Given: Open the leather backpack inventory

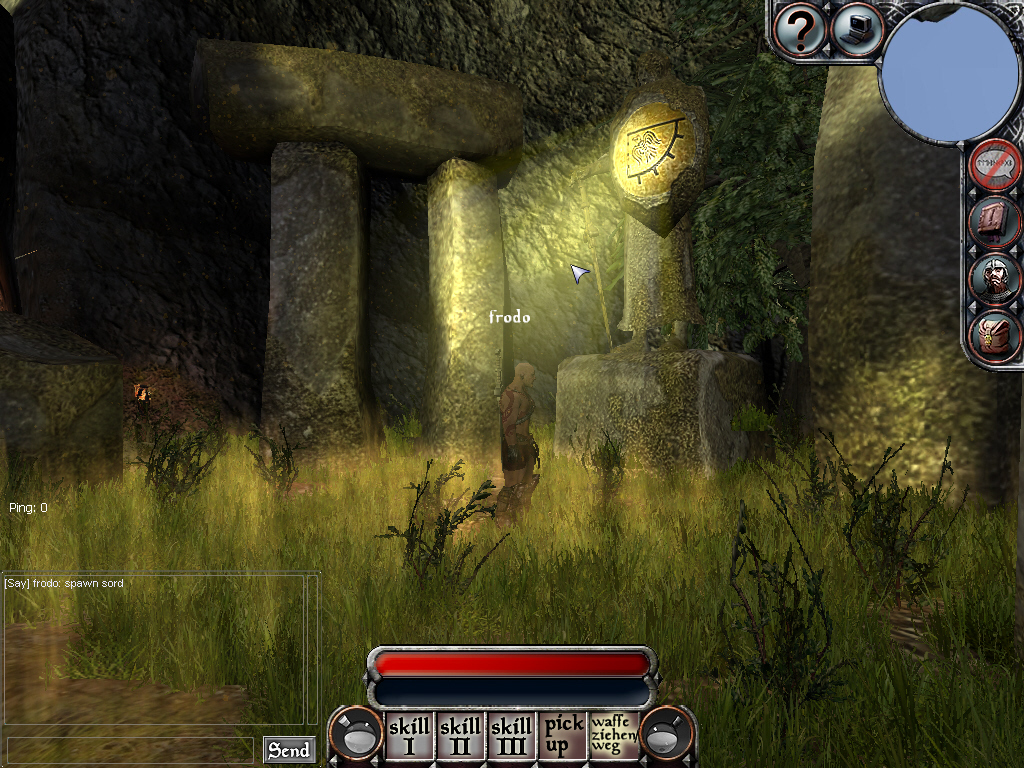Looking at the screenshot, I should click(996, 336).
